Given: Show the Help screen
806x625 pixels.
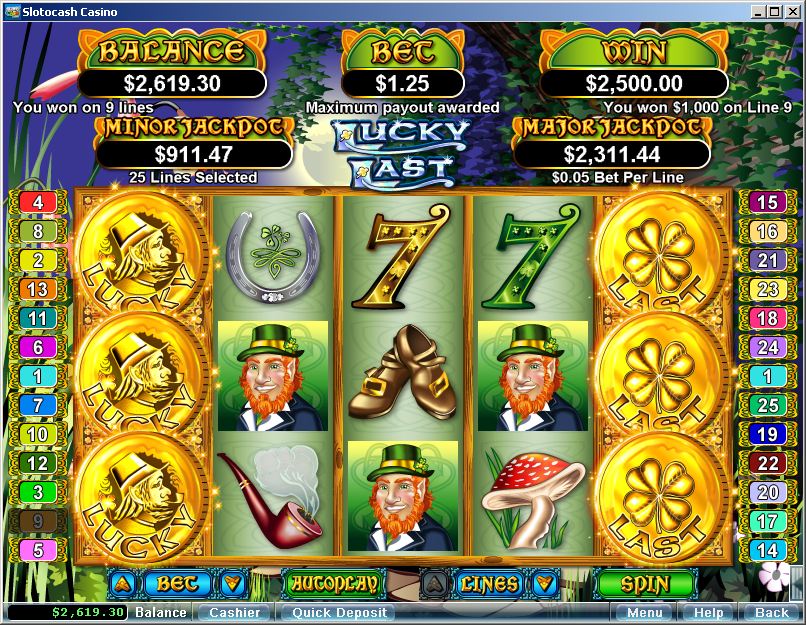Looking at the screenshot, I should click(708, 612).
